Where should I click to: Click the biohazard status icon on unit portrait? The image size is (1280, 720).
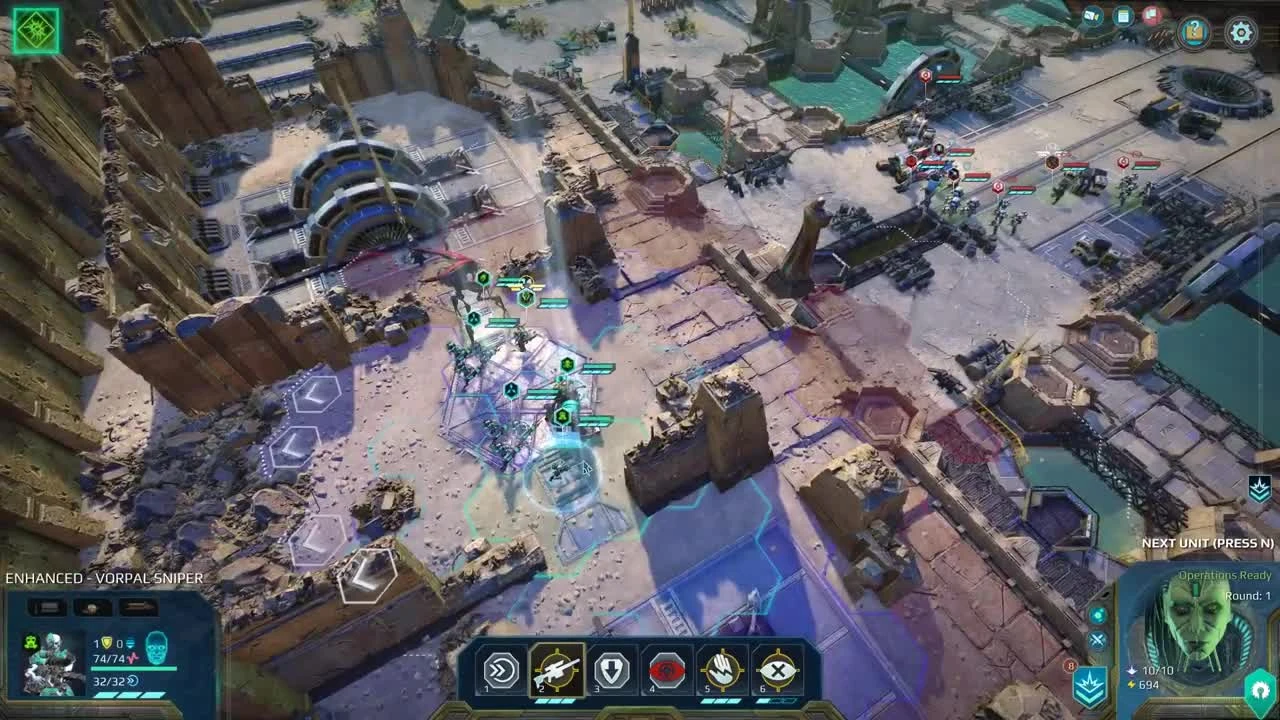point(31,642)
